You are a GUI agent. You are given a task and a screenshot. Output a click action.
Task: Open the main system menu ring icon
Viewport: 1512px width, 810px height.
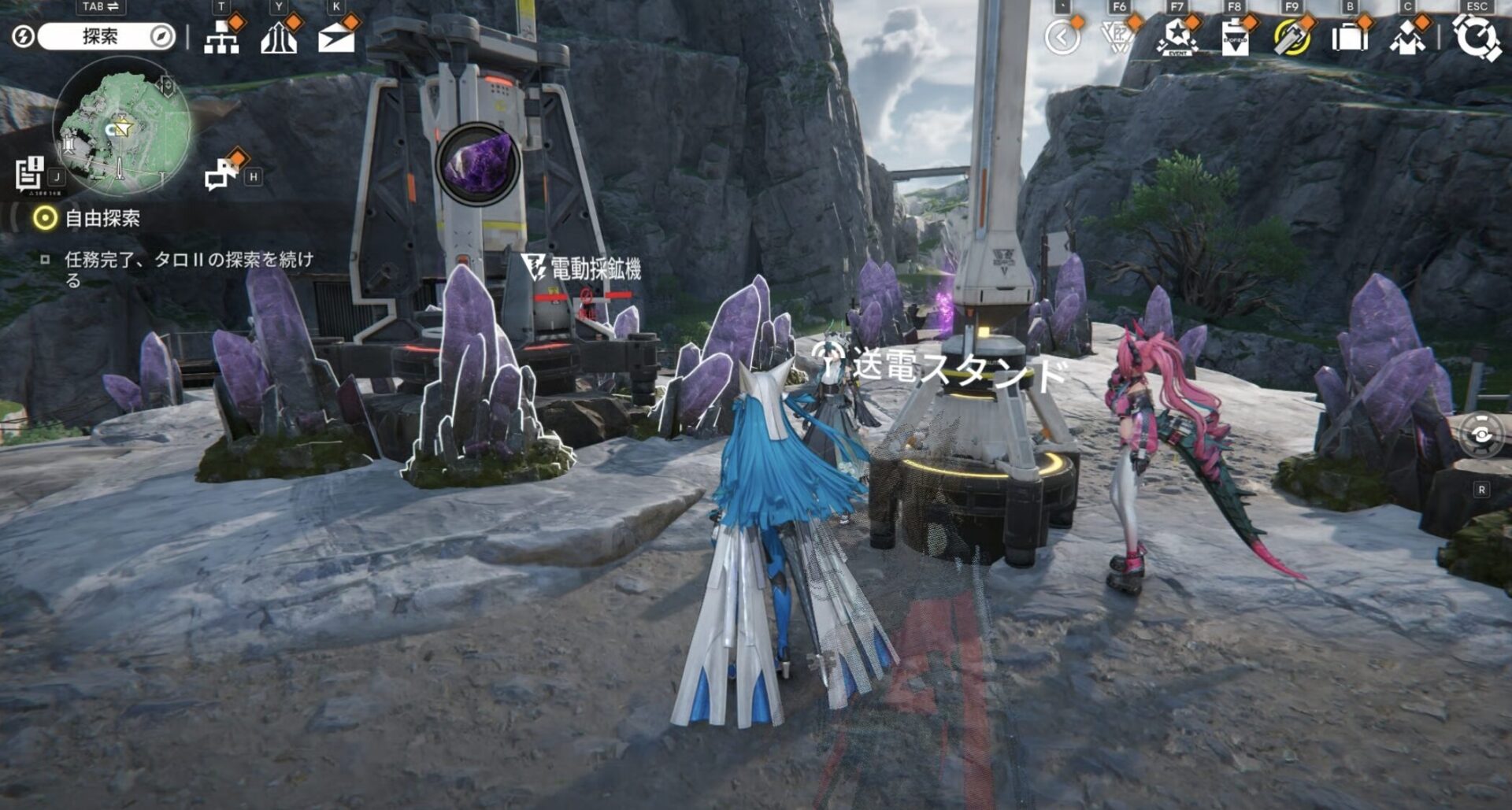pyautogui.click(x=1477, y=37)
